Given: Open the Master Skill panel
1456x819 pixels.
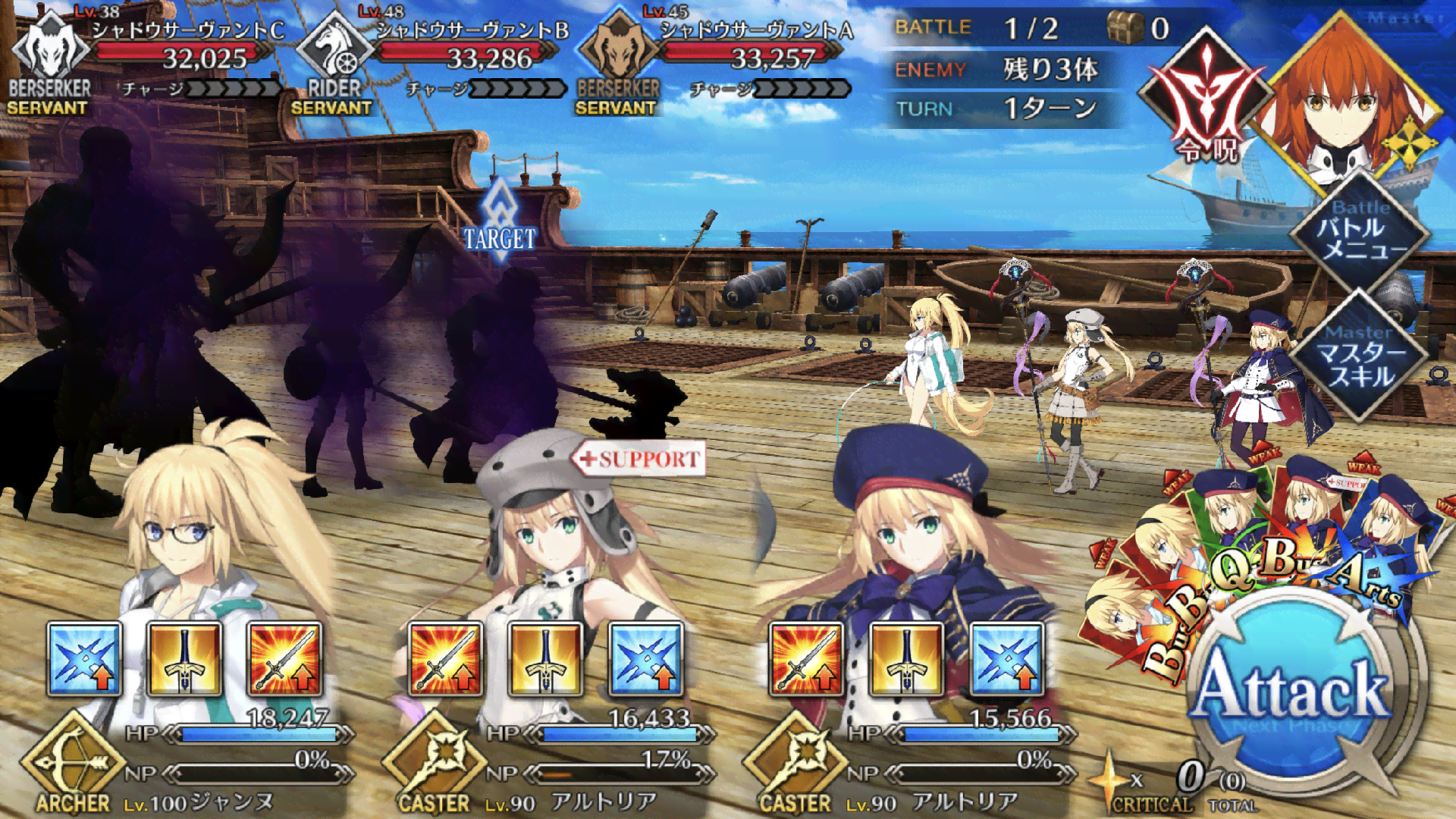Looking at the screenshot, I should [x=1360, y=358].
